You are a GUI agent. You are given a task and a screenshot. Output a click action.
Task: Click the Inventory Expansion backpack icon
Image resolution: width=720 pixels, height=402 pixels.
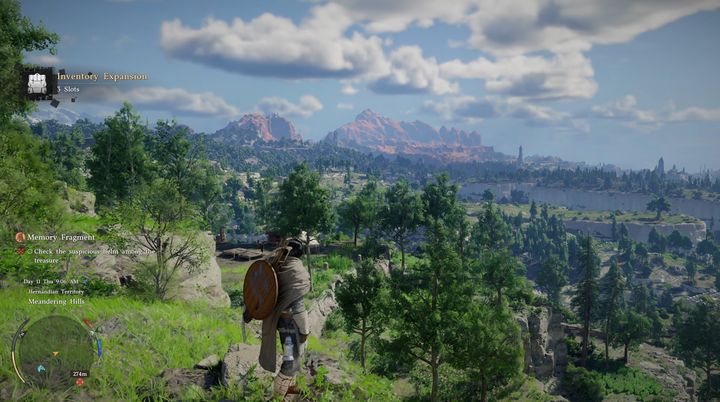point(39,83)
